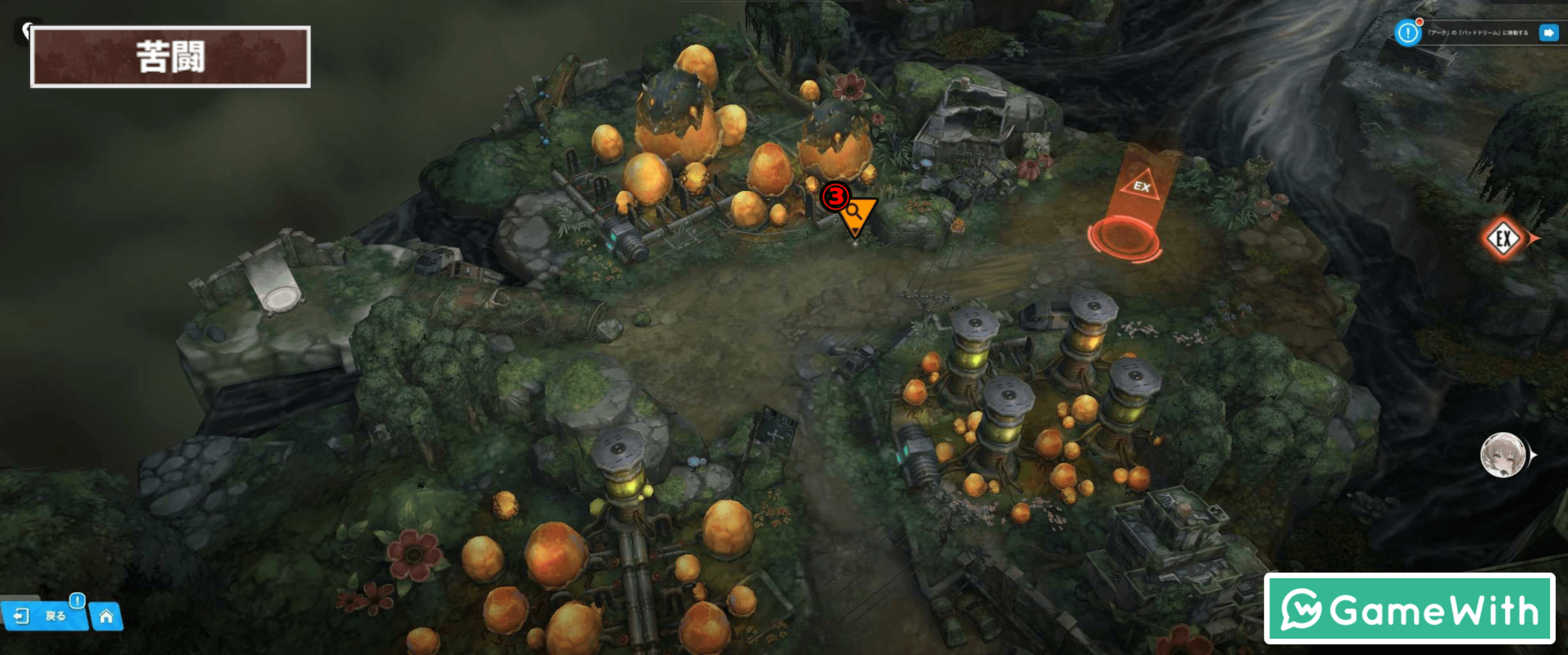Click the 戻る back button
This screenshot has width=1568, height=655.
pyautogui.click(x=44, y=616)
